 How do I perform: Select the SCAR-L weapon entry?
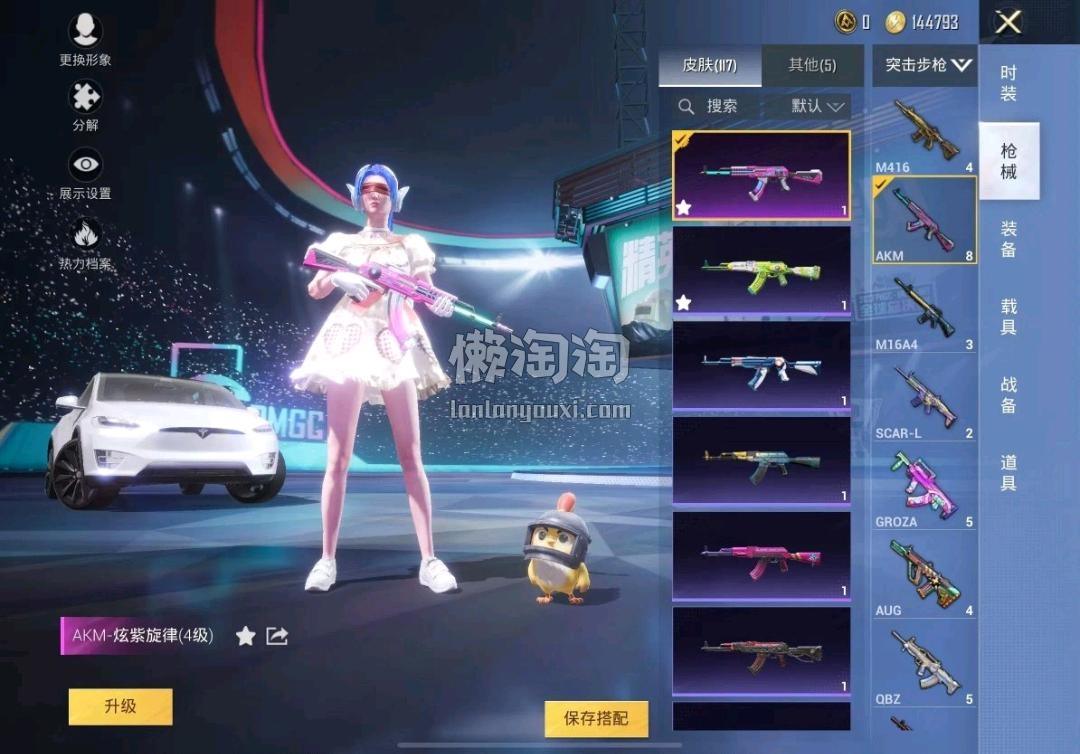pos(924,400)
